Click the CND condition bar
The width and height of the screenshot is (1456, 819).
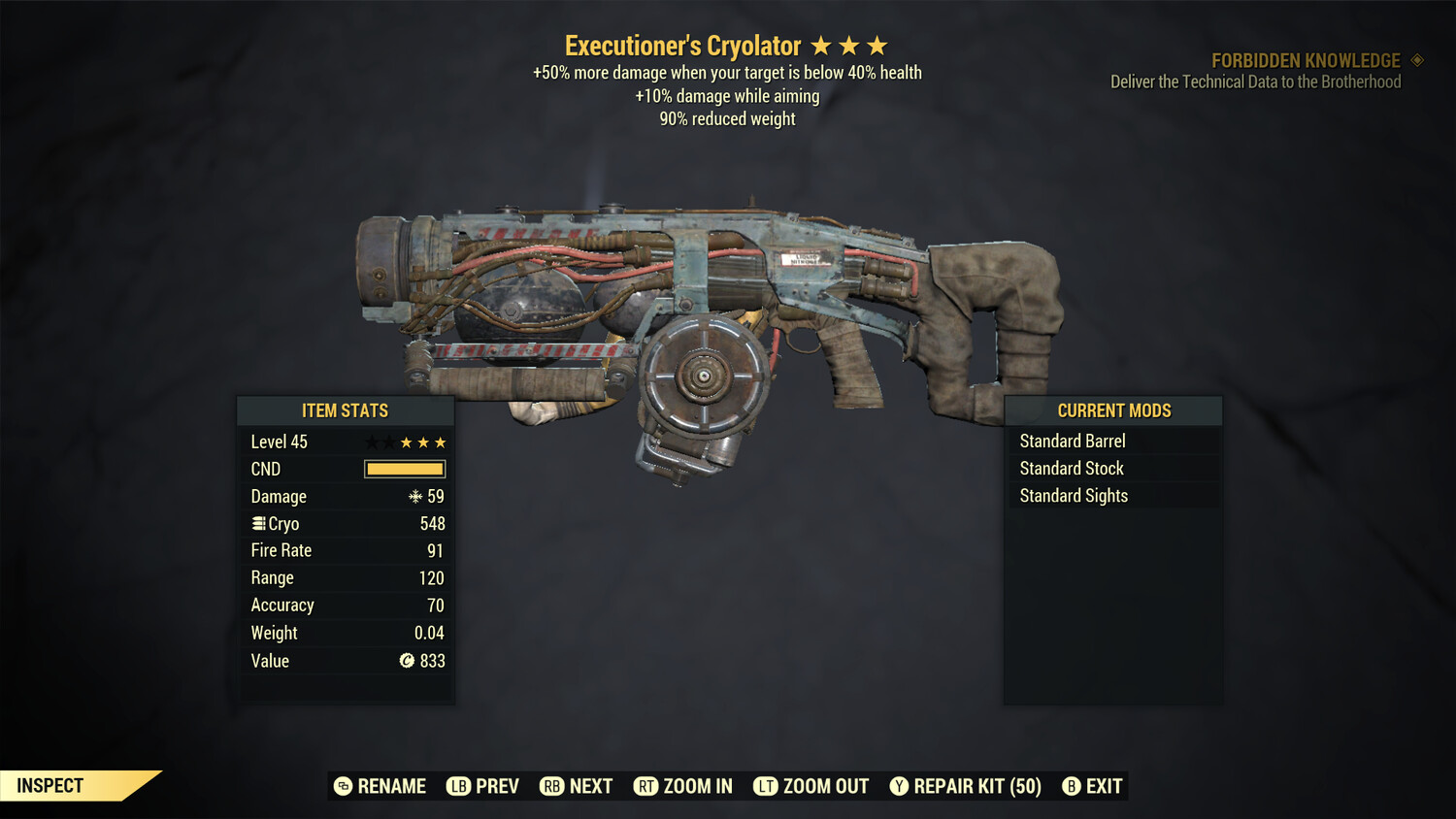pos(403,469)
